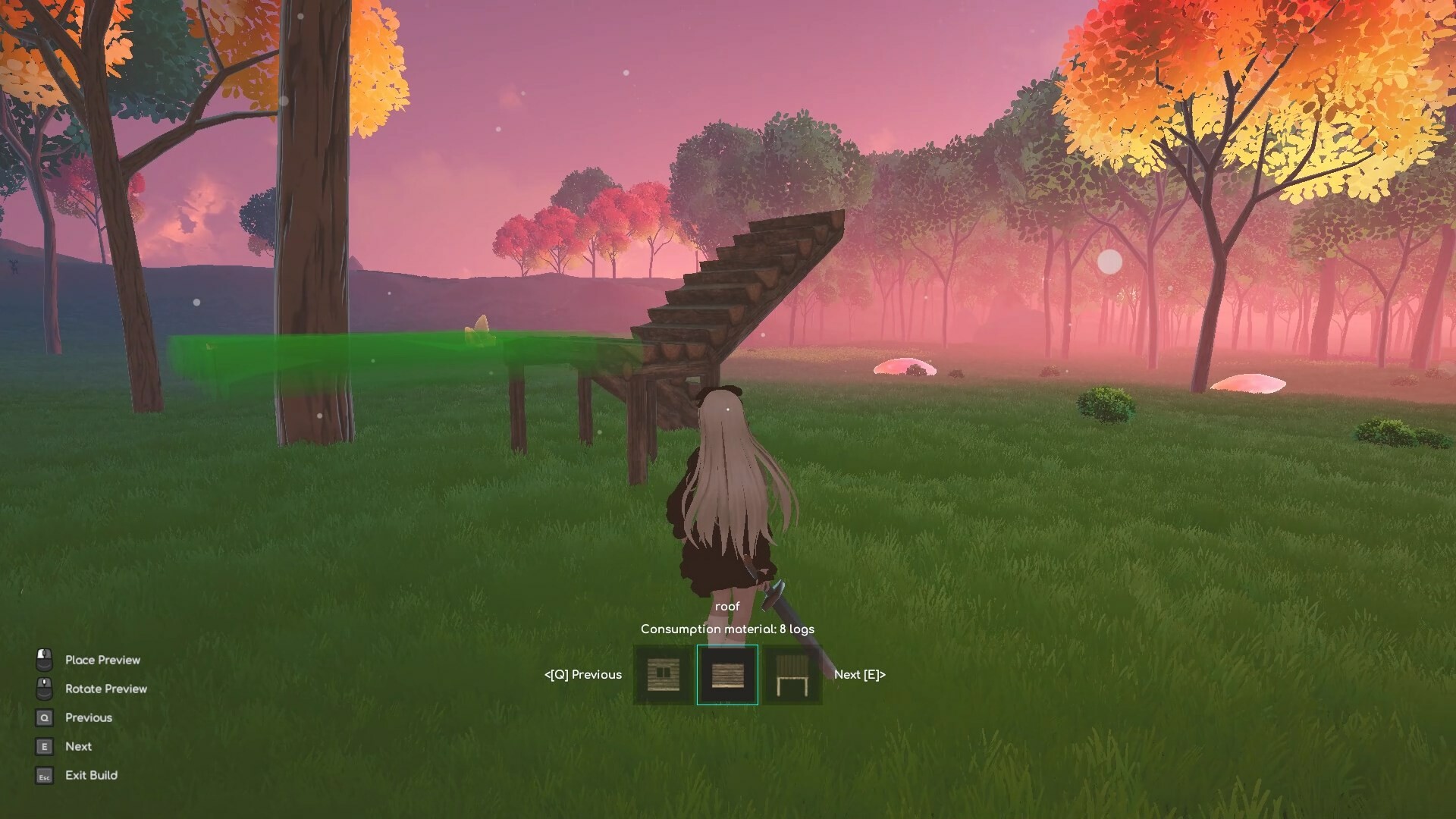The image size is (1456, 819).
Task: Click the roof item name label
Action: coord(728,606)
